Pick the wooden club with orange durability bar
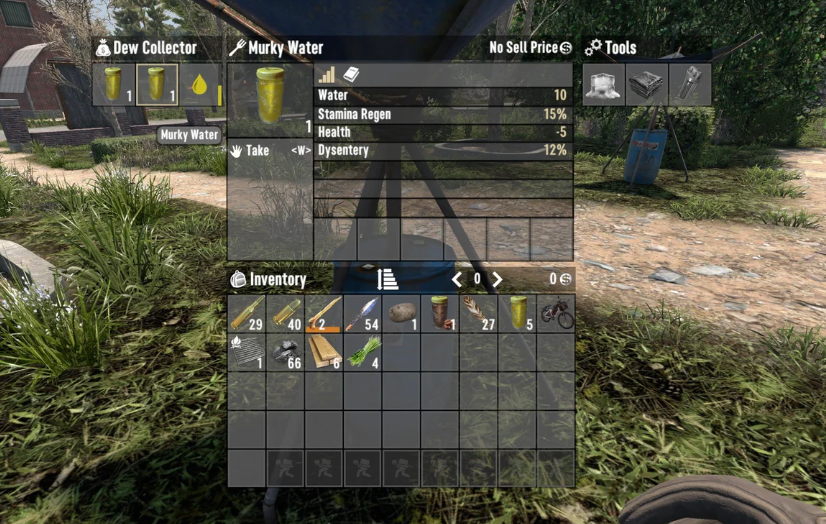This screenshot has height=524, width=826. [x=324, y=313]
